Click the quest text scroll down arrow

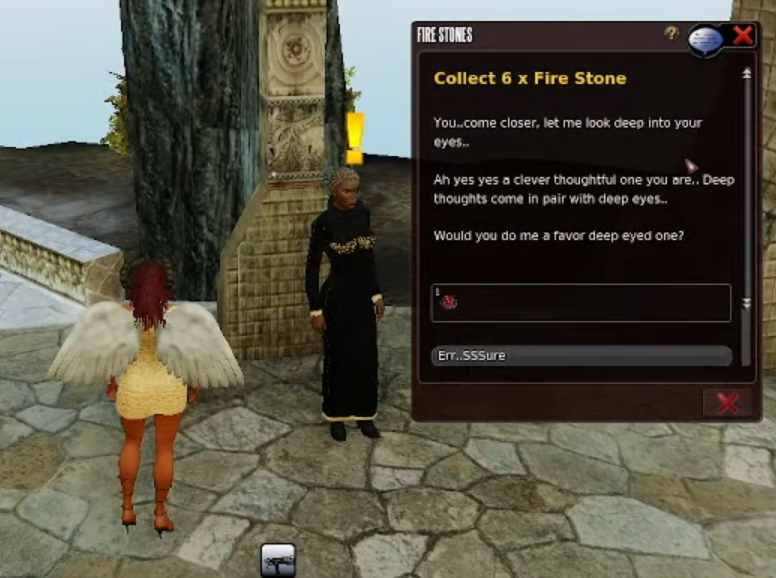(x=746, y=302)
